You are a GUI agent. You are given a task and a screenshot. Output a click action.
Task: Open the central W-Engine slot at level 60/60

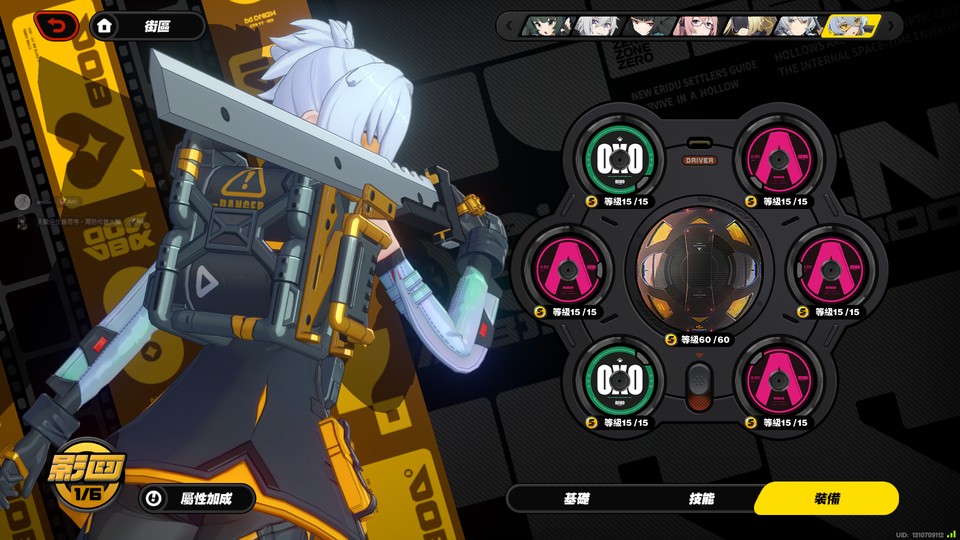[698, 270]
